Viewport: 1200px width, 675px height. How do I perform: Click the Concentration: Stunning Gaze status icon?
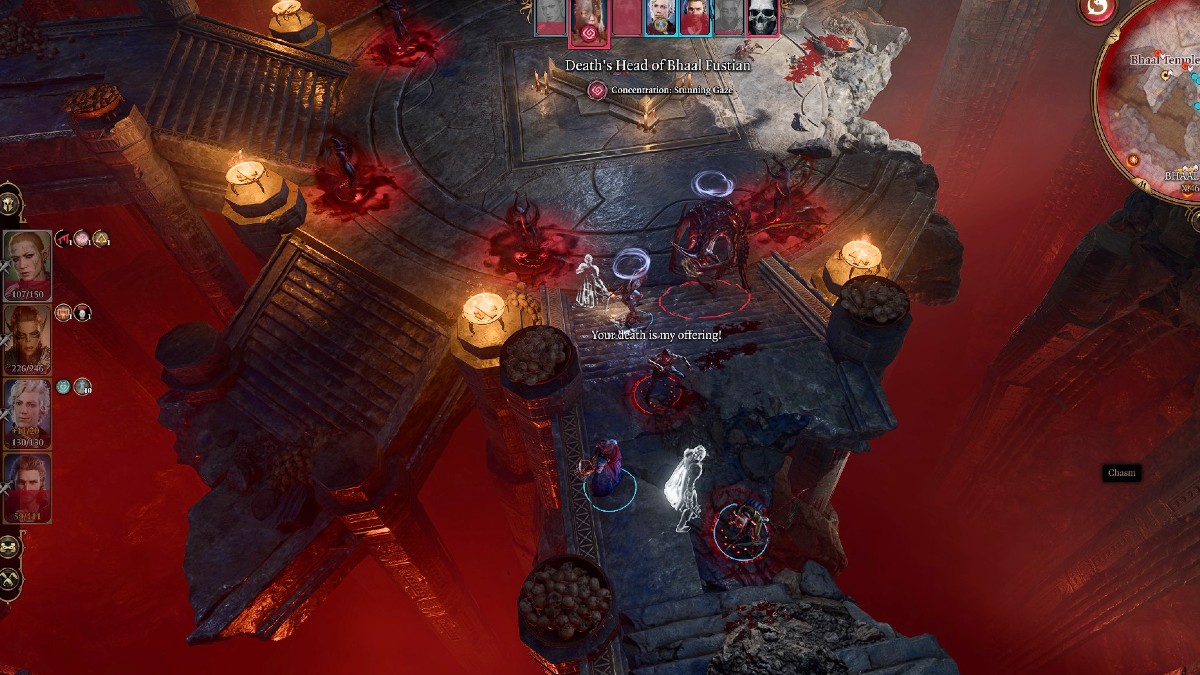tap(597, 90)
